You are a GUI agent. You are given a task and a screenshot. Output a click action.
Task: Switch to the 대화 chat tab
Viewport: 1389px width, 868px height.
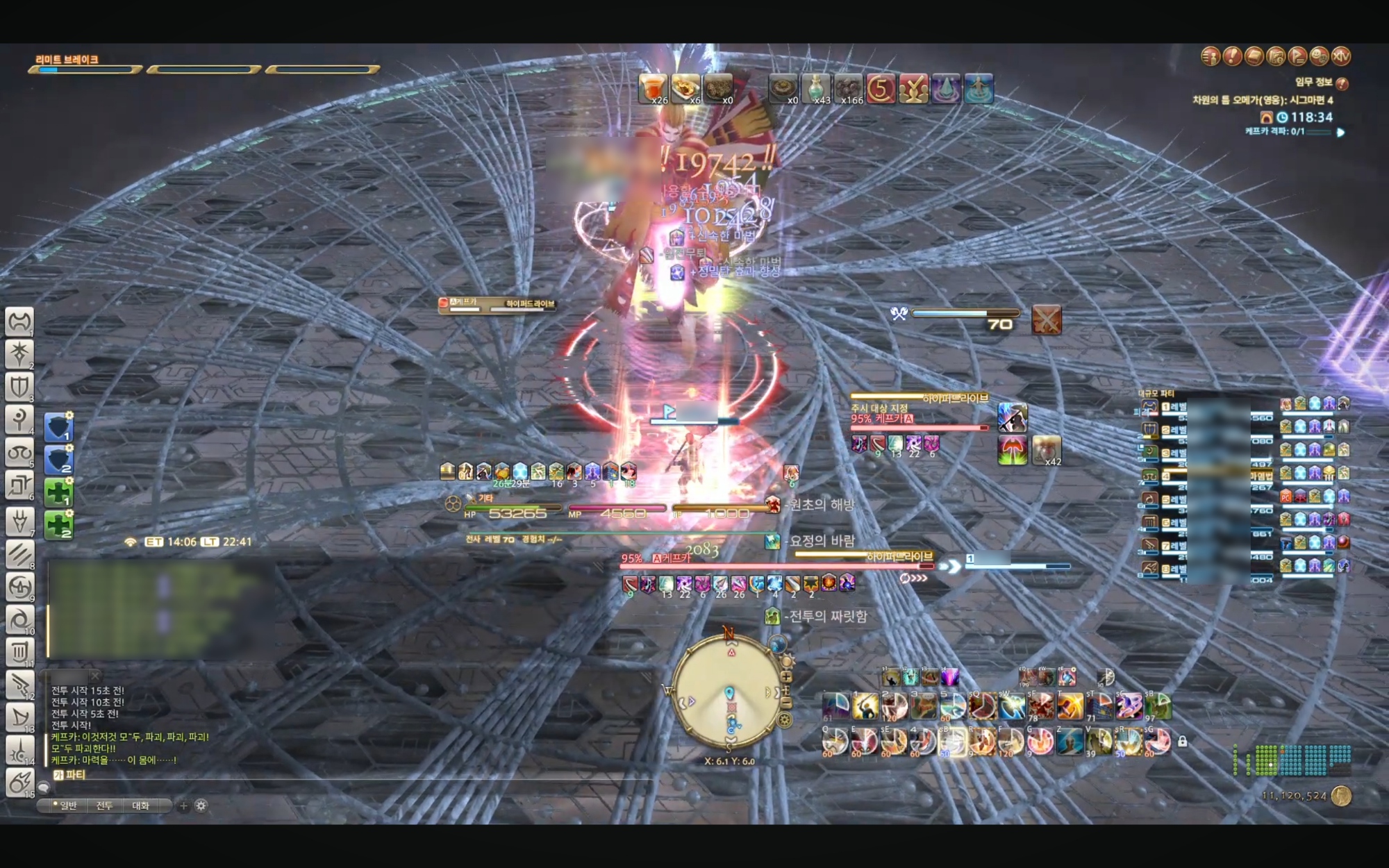pos(140,806)
